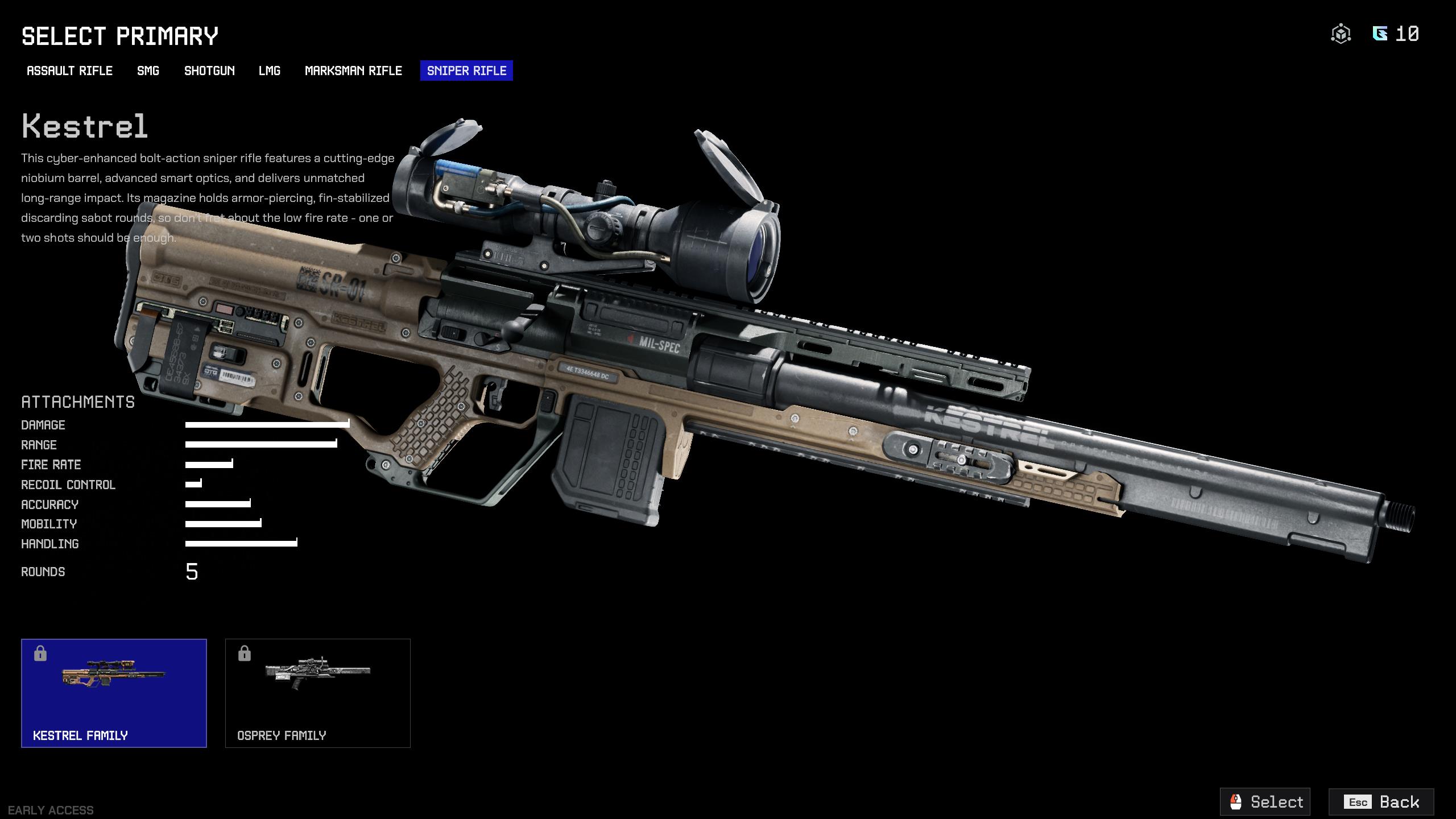Click the MIL-SPEC marking on the rifle receiver
This screenshot has height=819, width=1456.
coord(660,345)
